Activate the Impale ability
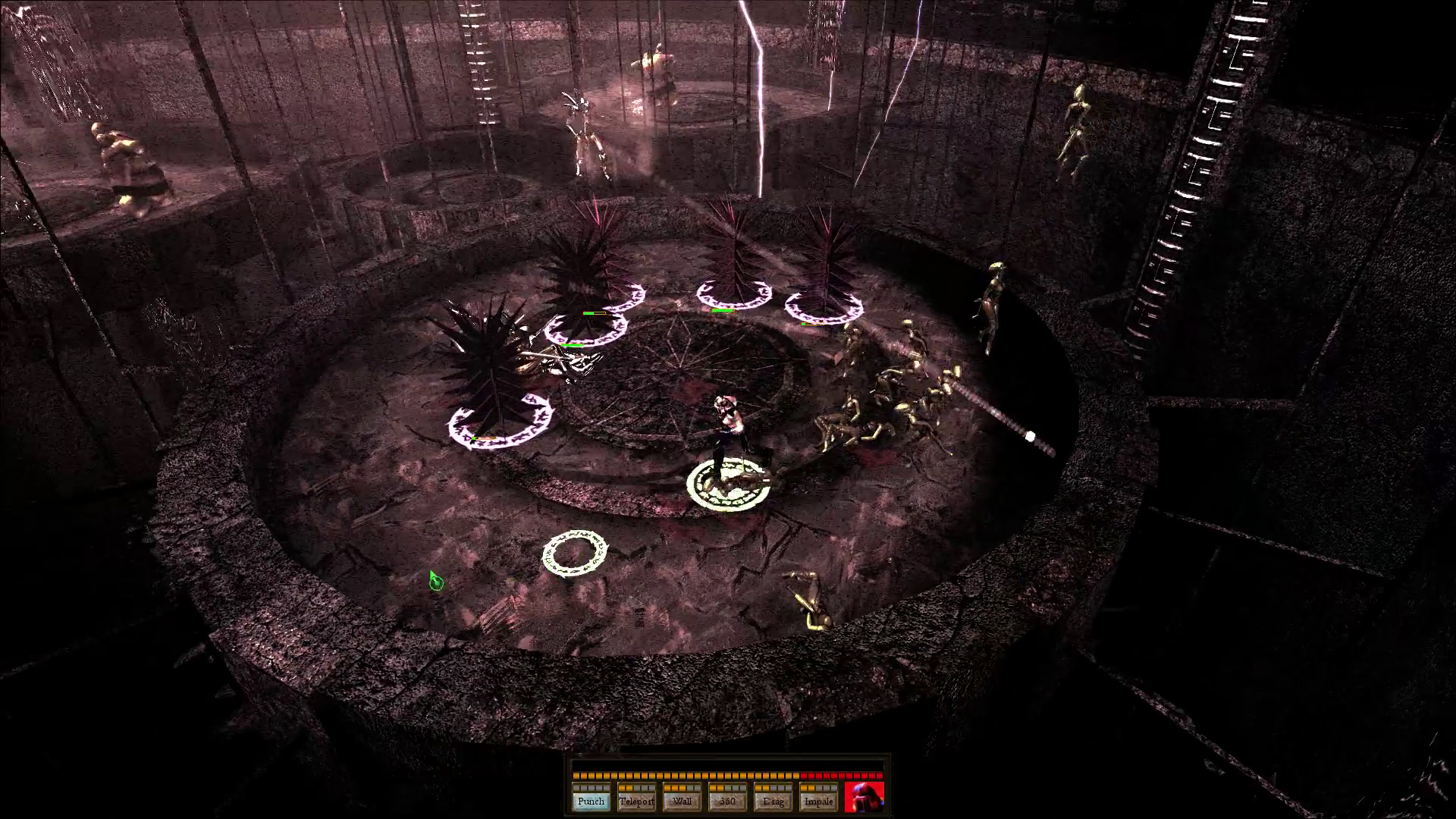This screenshot has width=1456, height=819. [818, 801]
